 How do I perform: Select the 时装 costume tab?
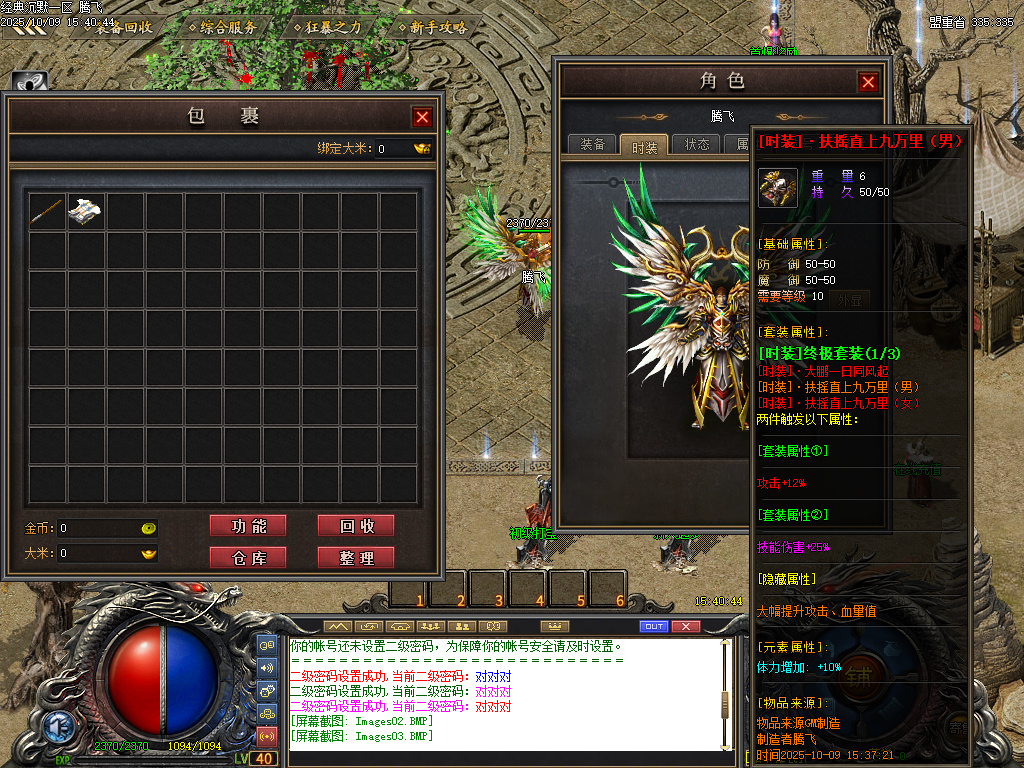(x=645, y=146)
